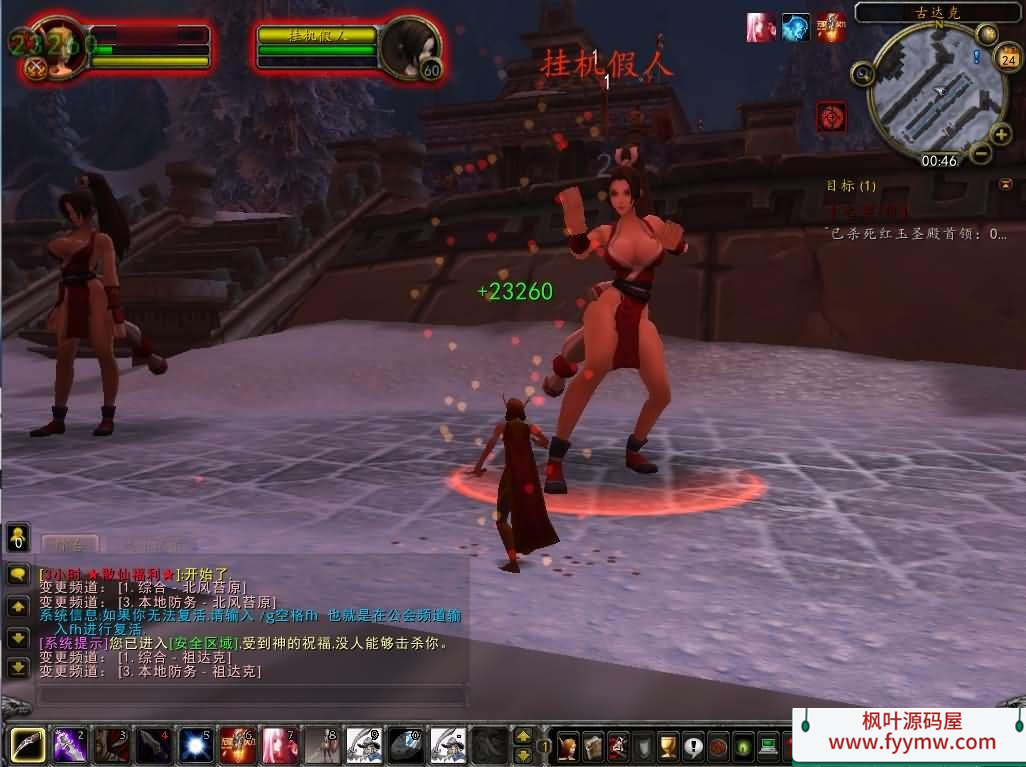The width and height of the screenshot is (1026, 767).
Task: Activate the purple dagger ability in slot 2
Action: coord(68,745)
